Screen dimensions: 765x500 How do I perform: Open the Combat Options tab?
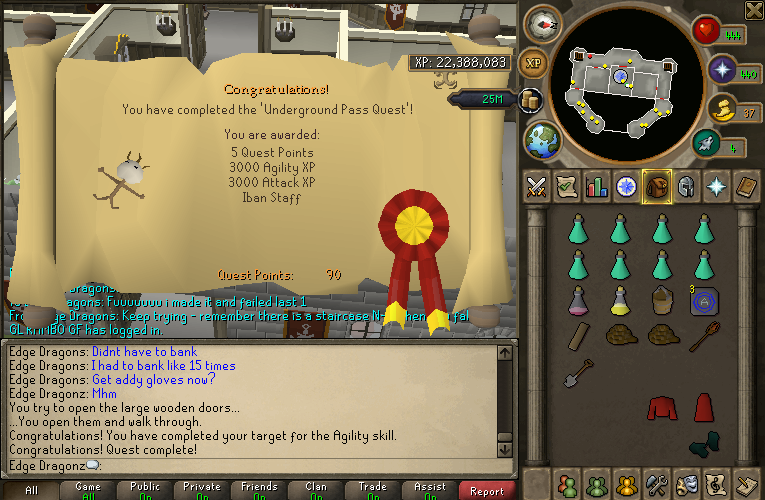pos(536,186)
